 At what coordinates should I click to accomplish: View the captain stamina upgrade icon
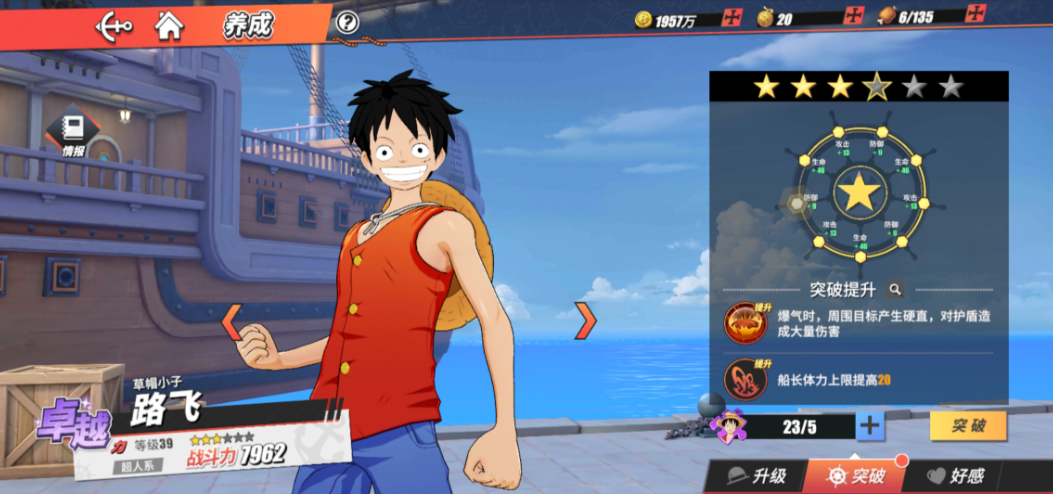click(745, 379)
